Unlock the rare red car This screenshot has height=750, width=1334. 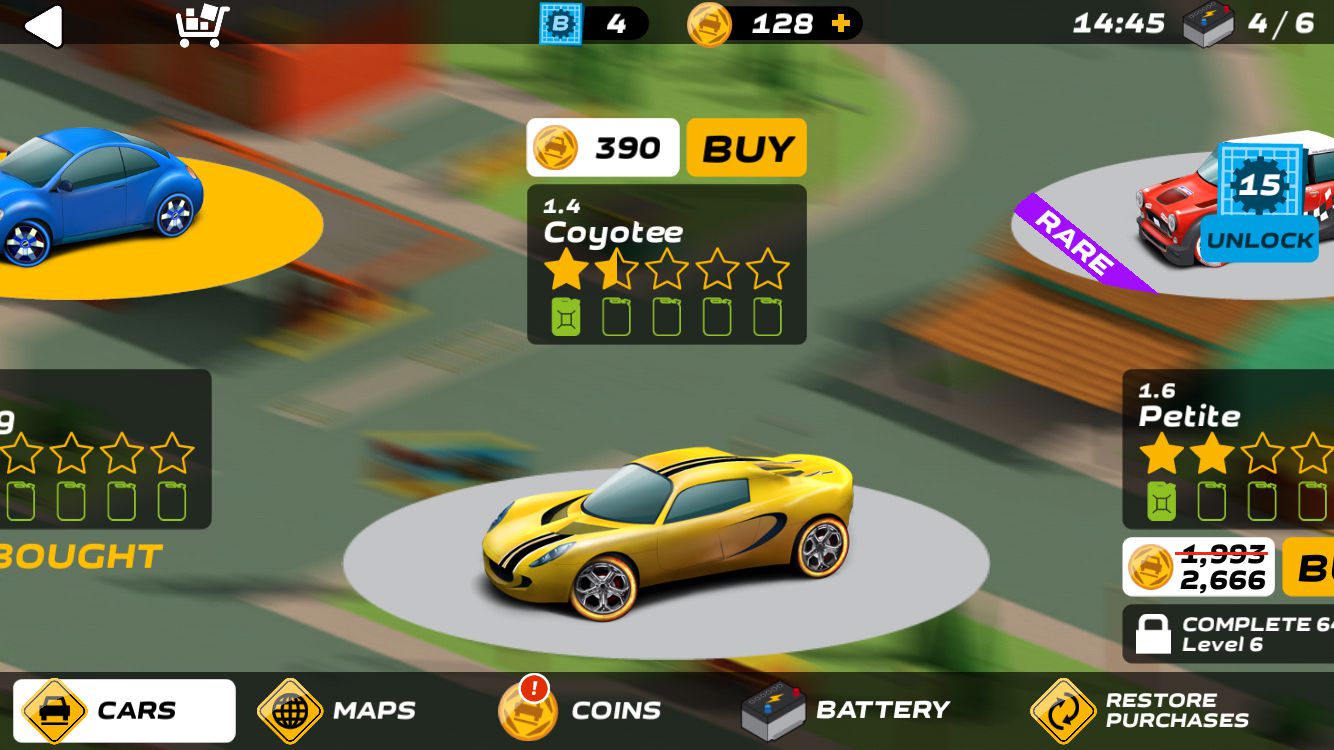pos(1259,240)
